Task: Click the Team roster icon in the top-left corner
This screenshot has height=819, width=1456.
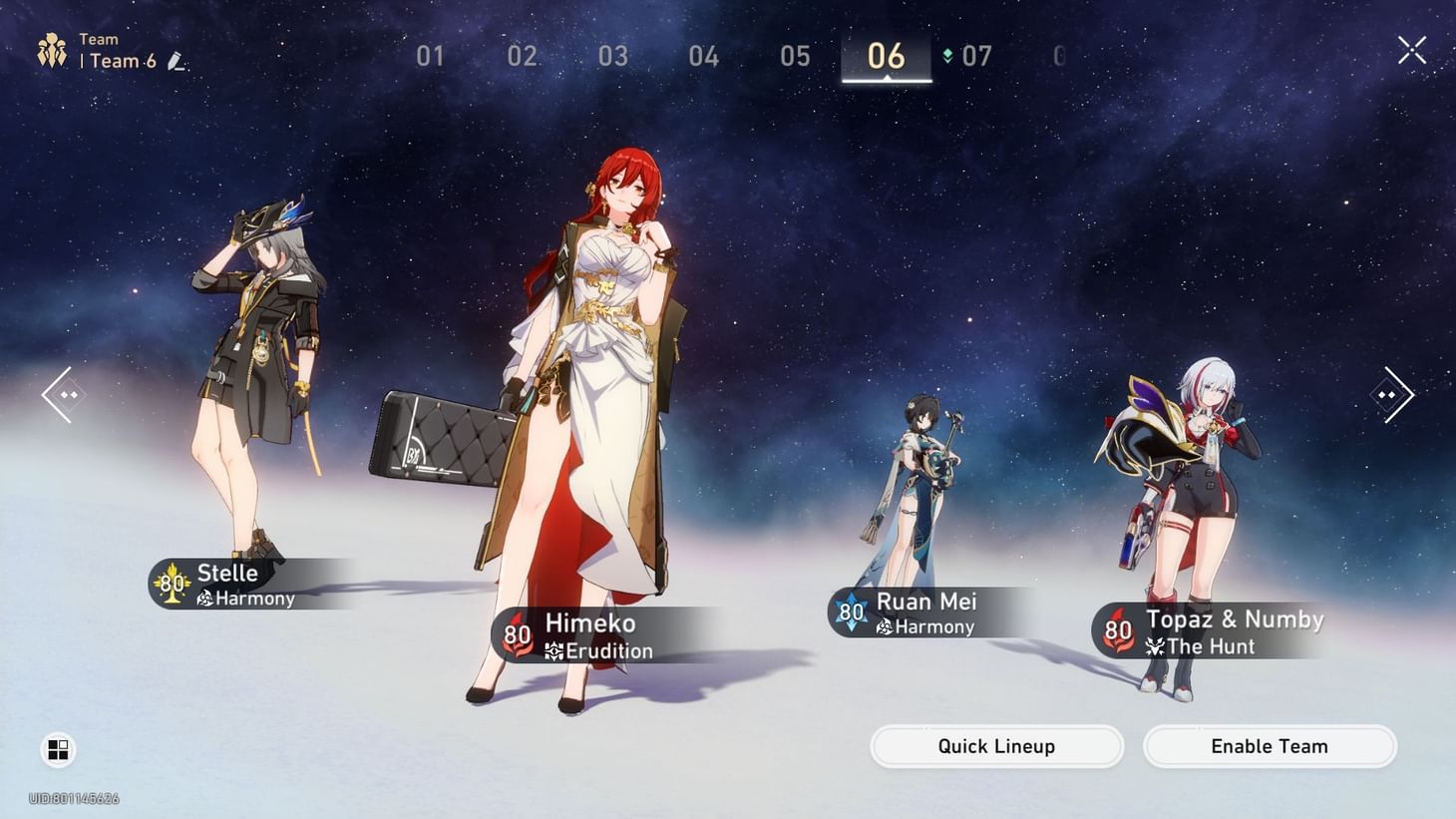Action: (x=52, y=48)
